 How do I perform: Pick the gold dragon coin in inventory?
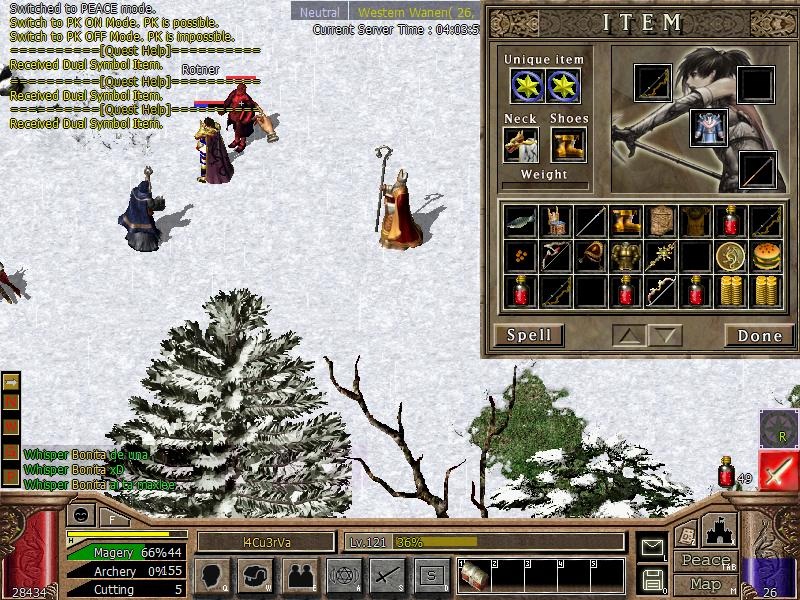click(731, 256)
